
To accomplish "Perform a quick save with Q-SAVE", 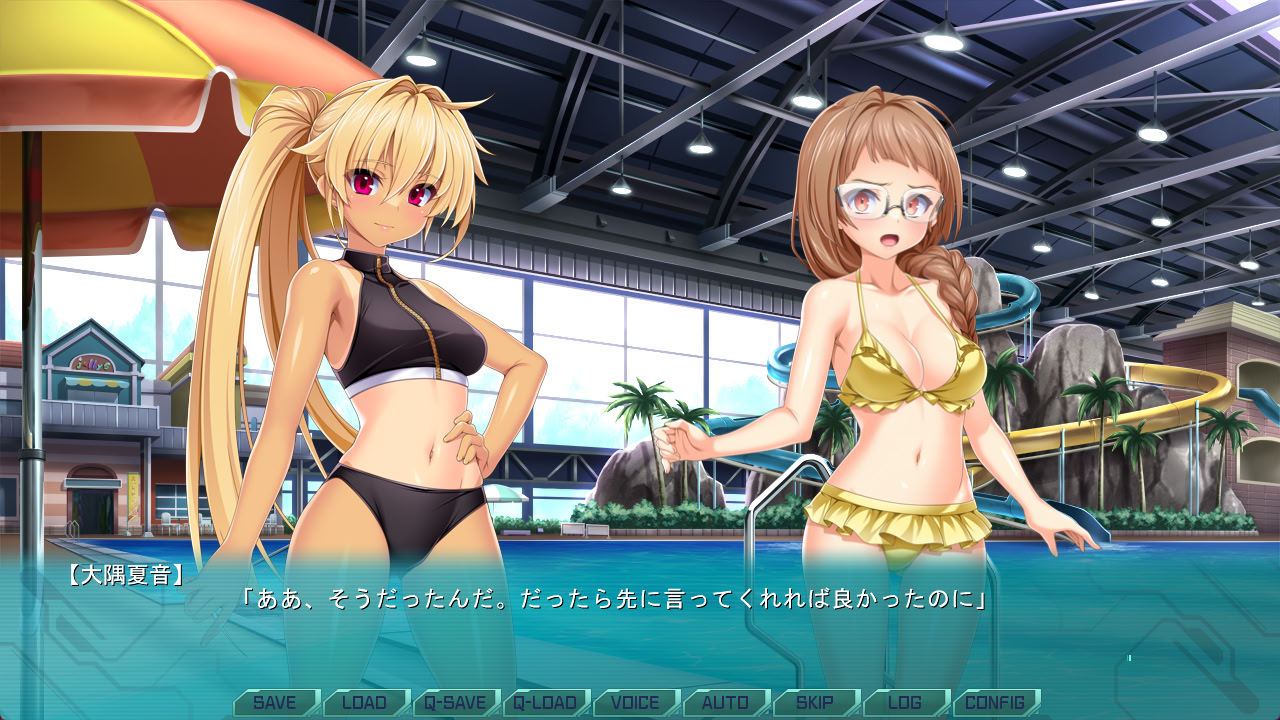I will coord(455,702).
